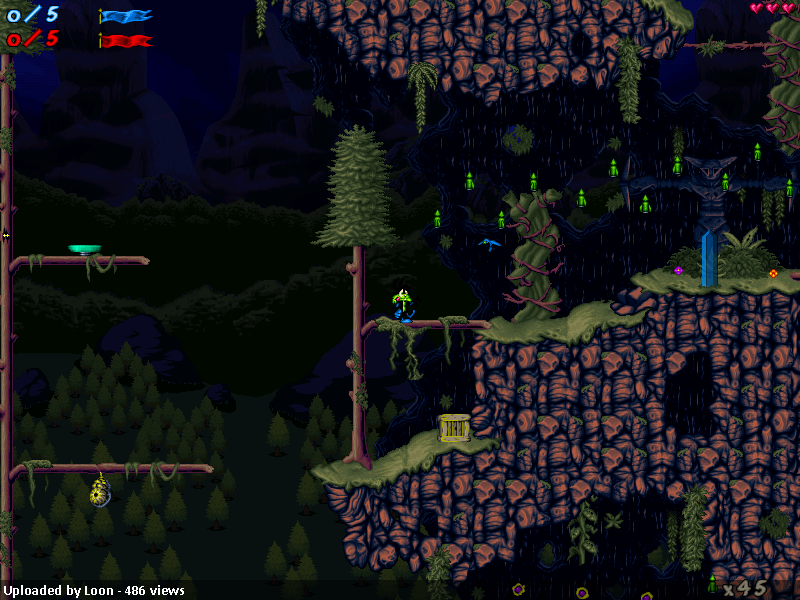Click the blue team flag icon
The height and width of the screenshot is (600, 800).
coord(126,15)
